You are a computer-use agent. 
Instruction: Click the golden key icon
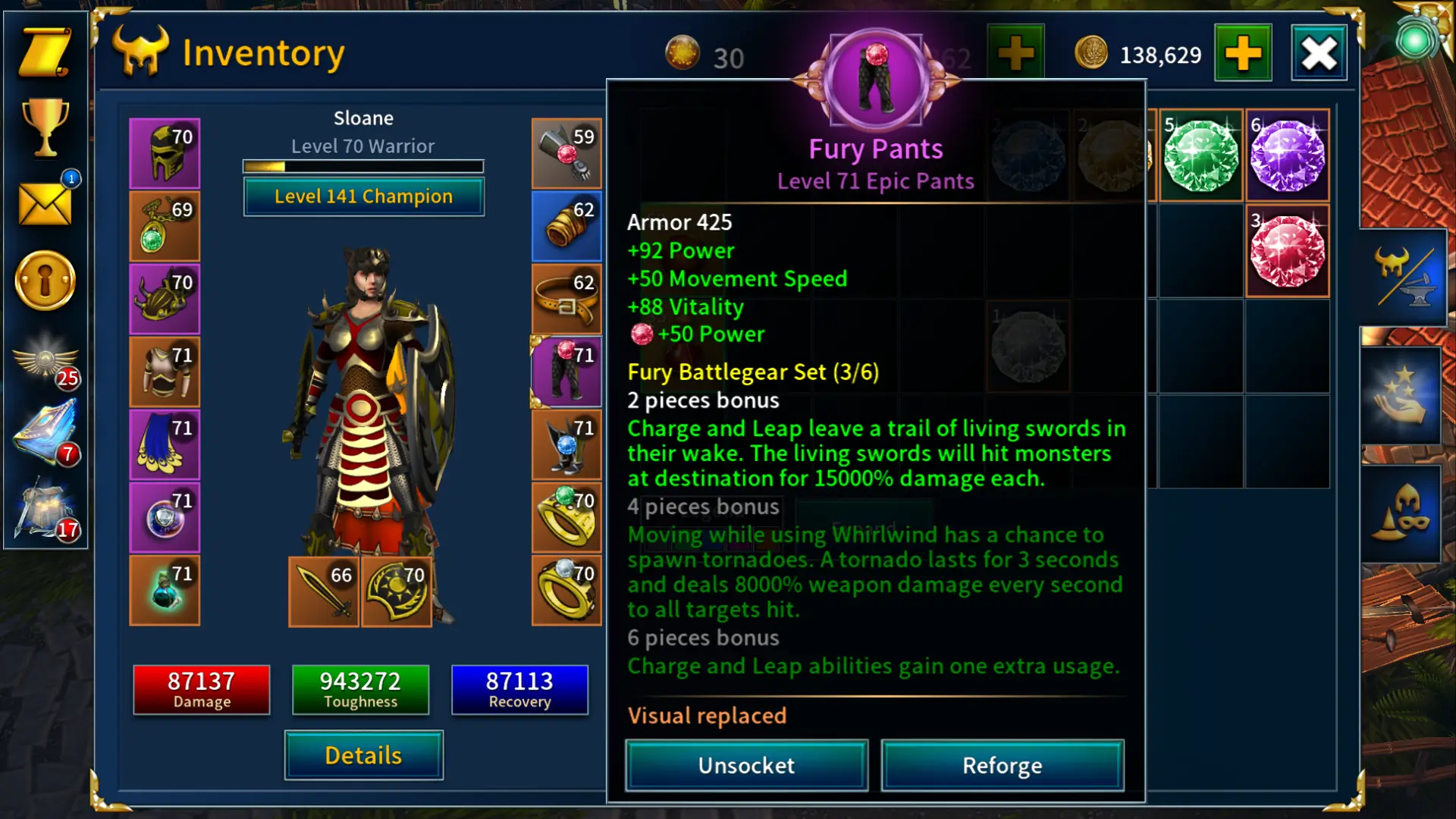[43, 281]
